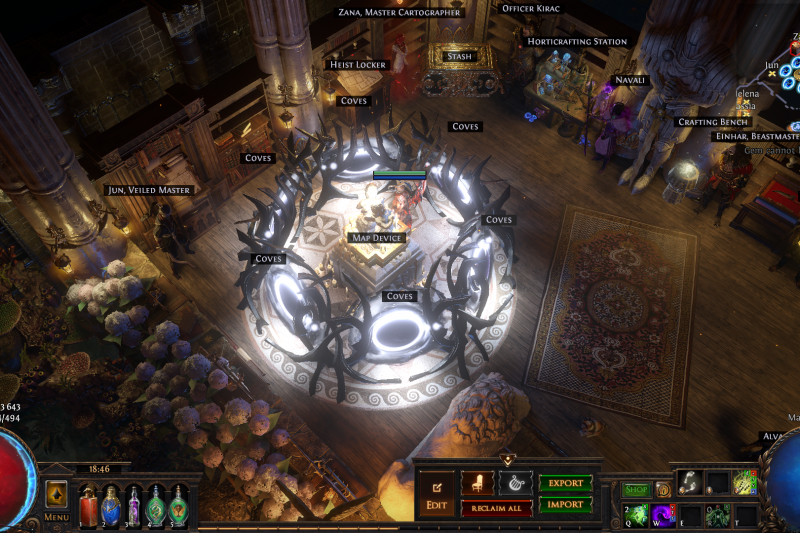Activate the green skill bound to R

coord(717,515)
